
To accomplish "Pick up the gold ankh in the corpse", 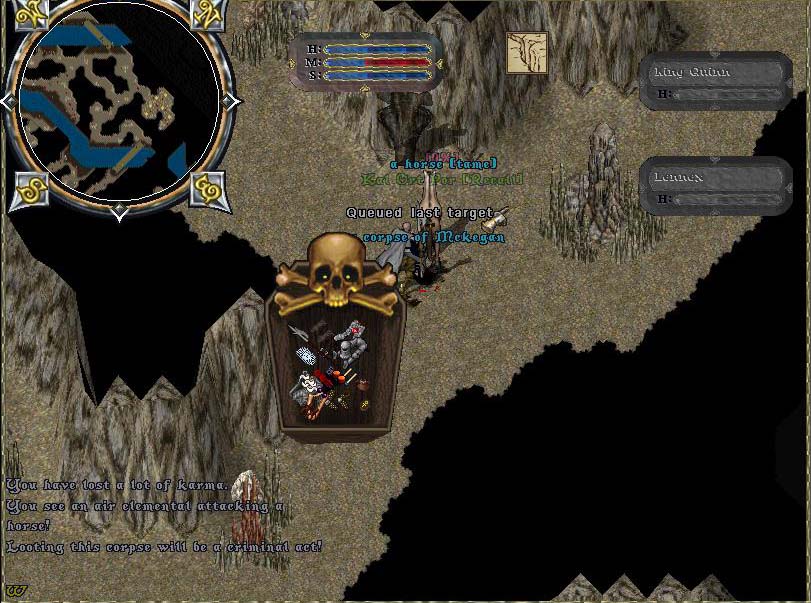I will pyautogui.click(x=364, y=404).
